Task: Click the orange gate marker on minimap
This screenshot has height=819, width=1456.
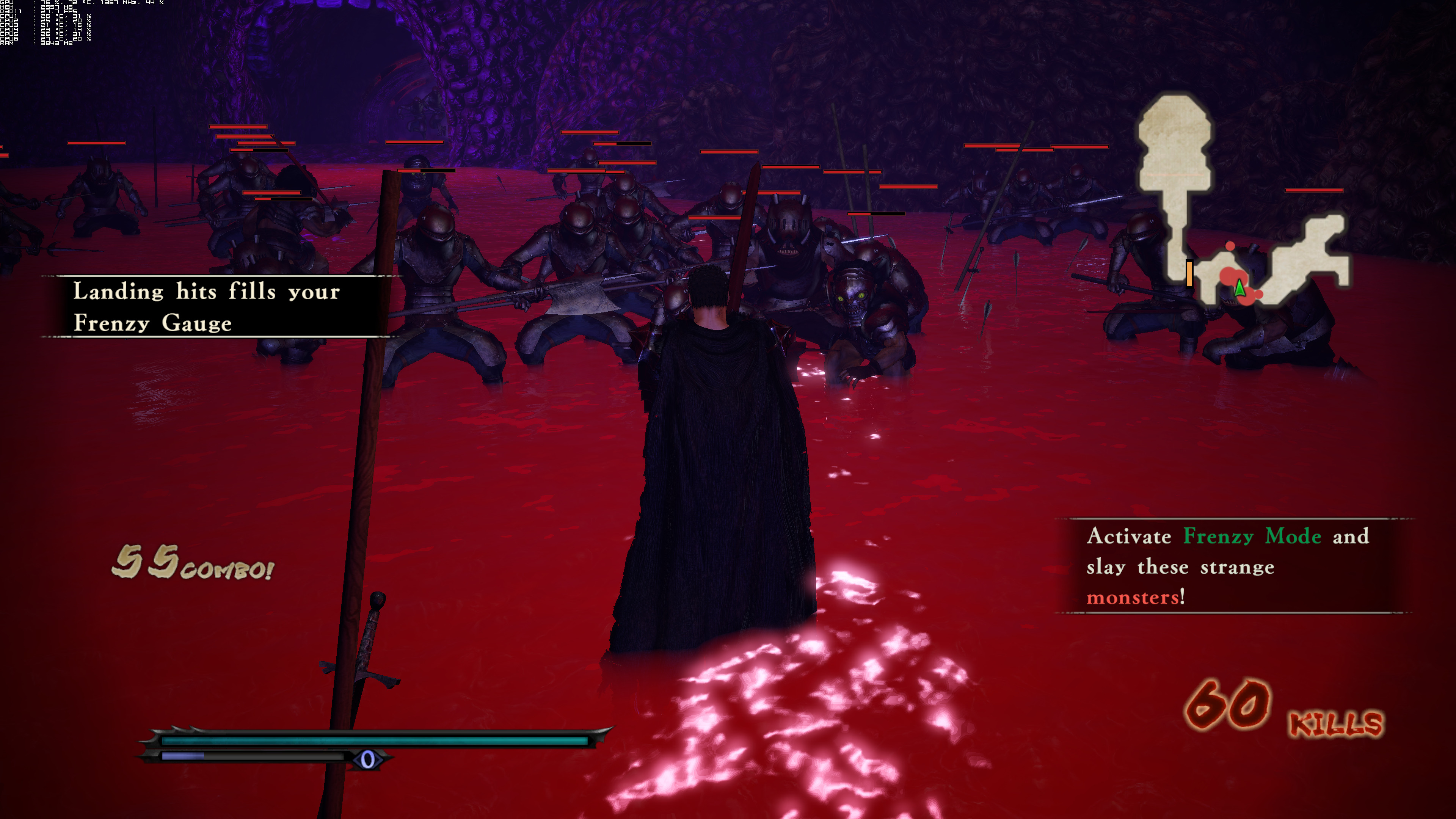Action: pos(1189,273)
